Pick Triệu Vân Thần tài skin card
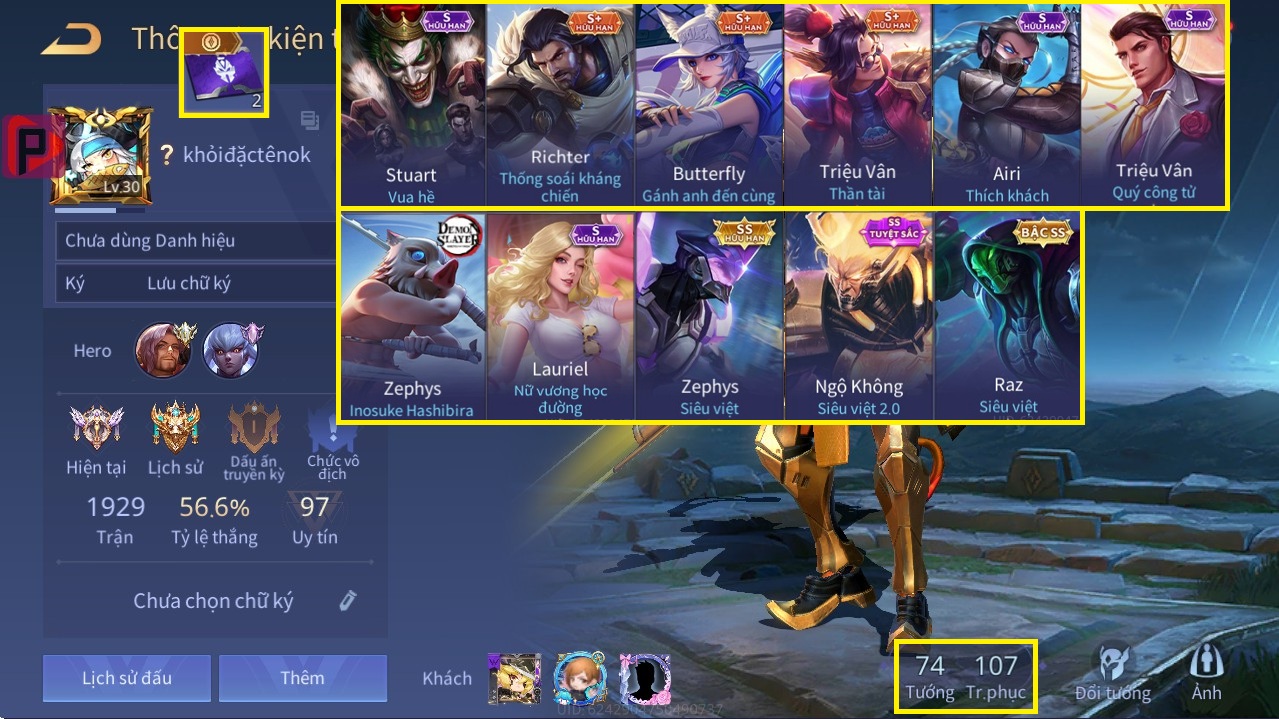1279x719 pixels. (857, 105)
